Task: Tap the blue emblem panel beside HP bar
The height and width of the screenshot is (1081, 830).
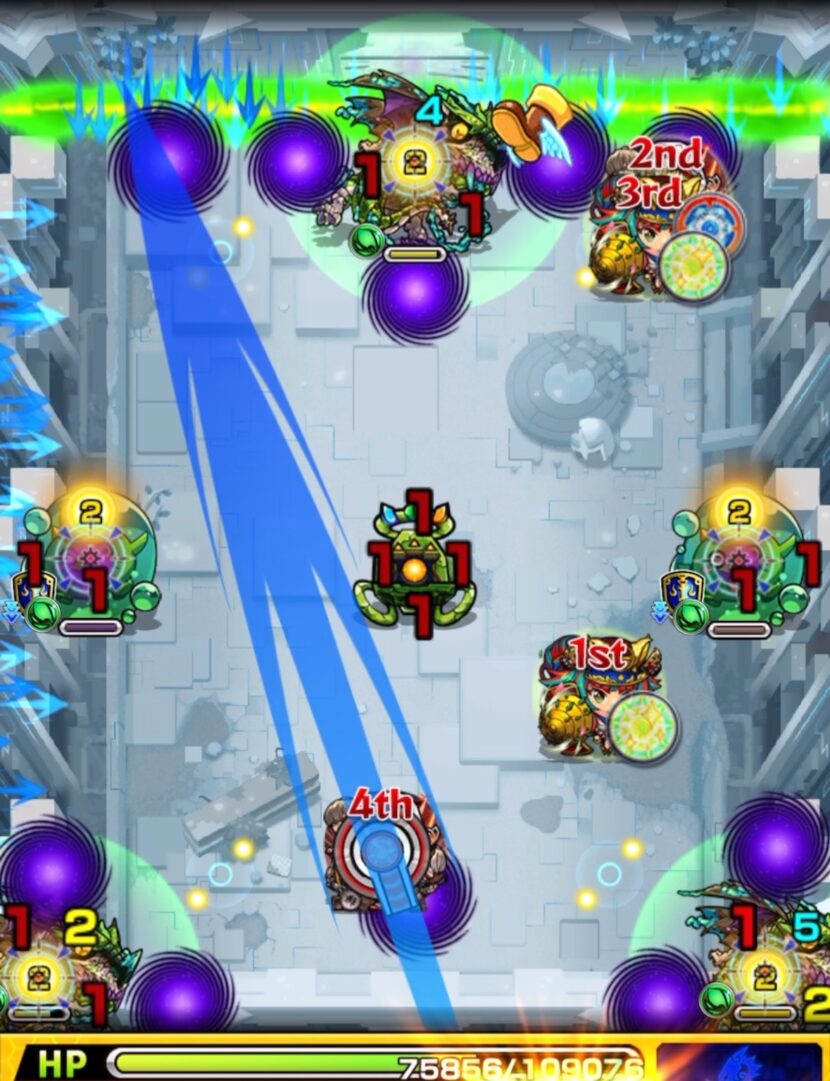Action: tap(741, 1062)
